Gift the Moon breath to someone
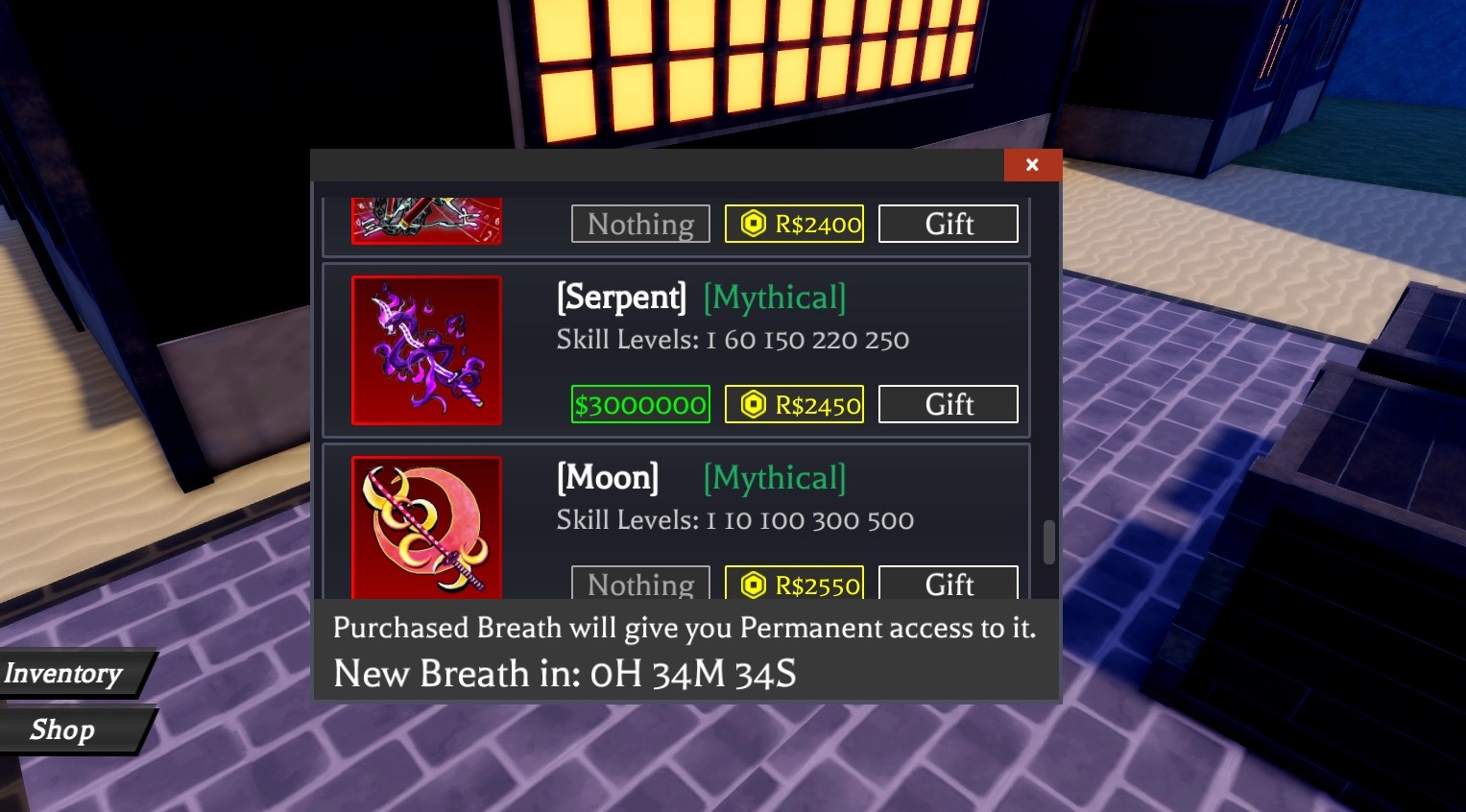The height and width of the screenshot is (812, 1466). pos(948,585)
